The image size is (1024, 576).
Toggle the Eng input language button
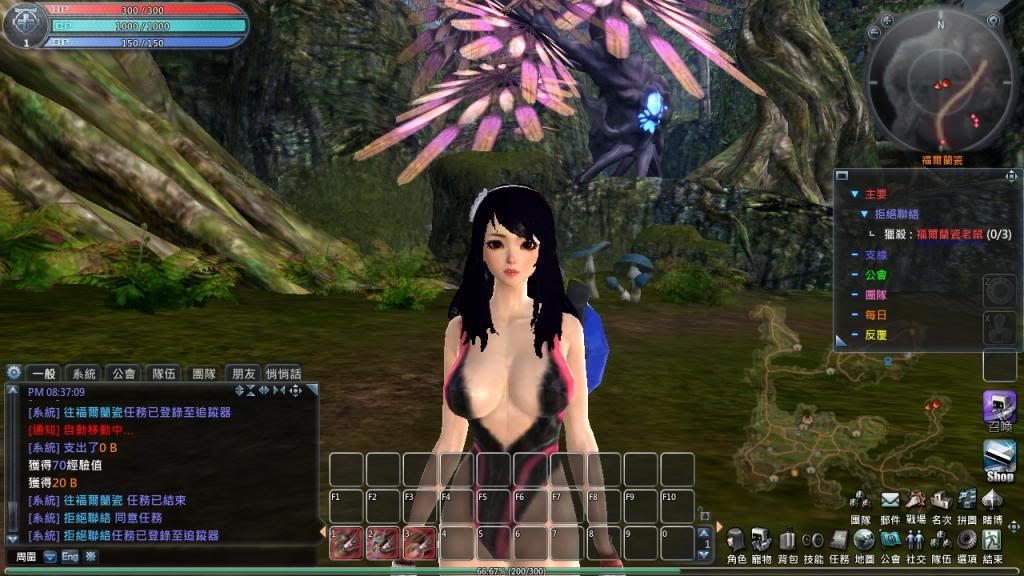tap(70, 556)
